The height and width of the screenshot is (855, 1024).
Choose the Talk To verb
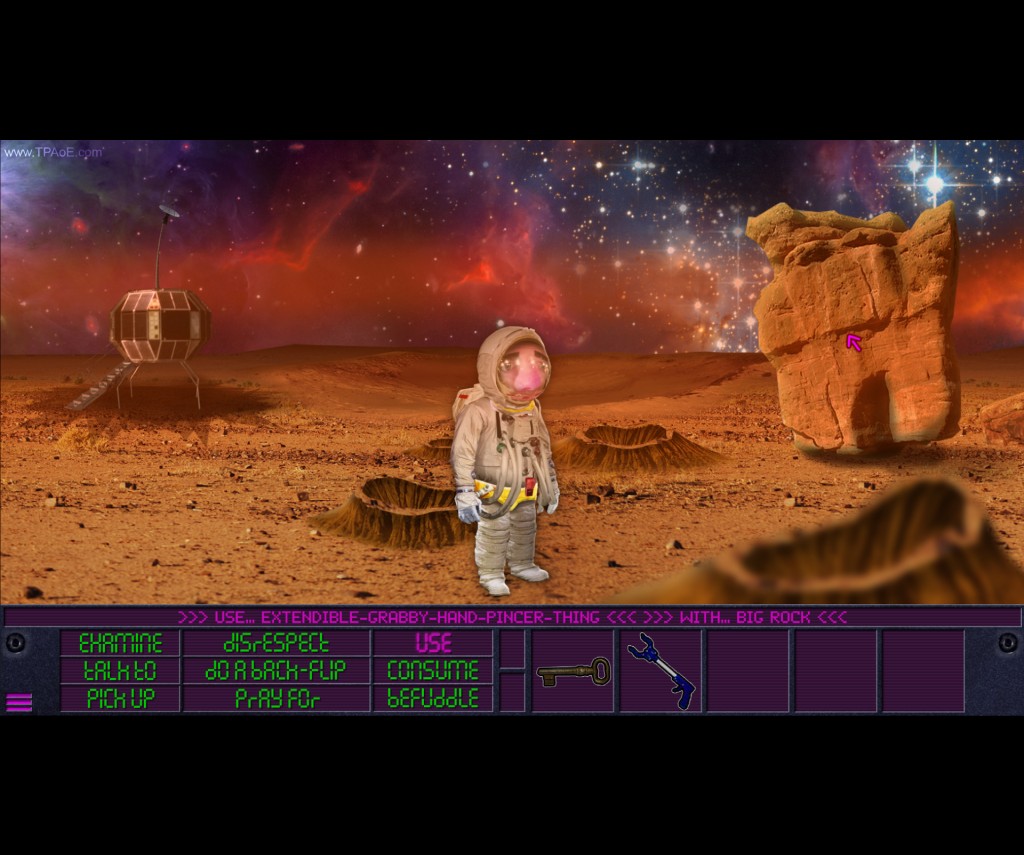(x=120, y=670)
